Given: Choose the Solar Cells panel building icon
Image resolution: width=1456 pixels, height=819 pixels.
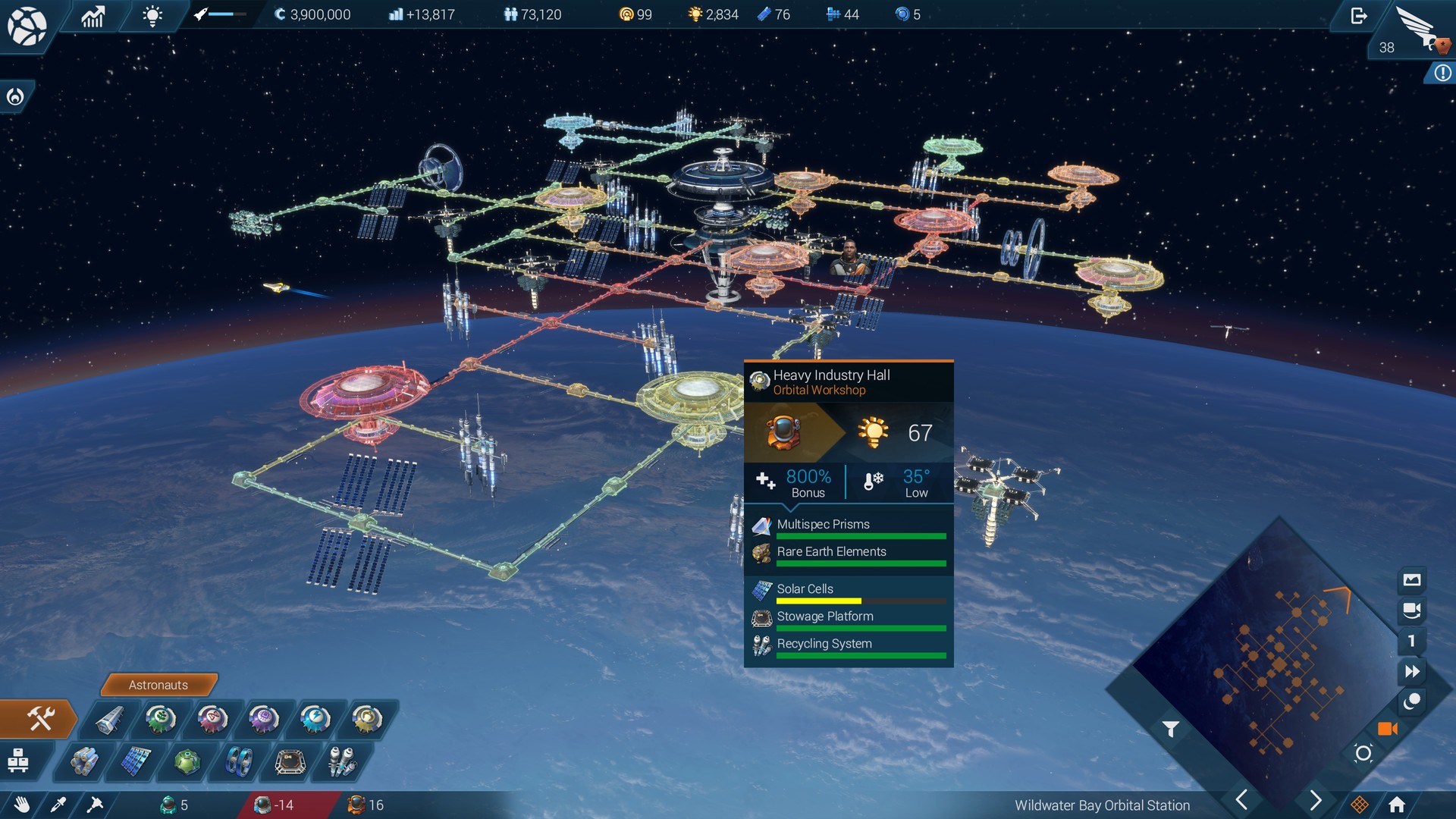Looking at the screenshot, I should coord(136,762).
